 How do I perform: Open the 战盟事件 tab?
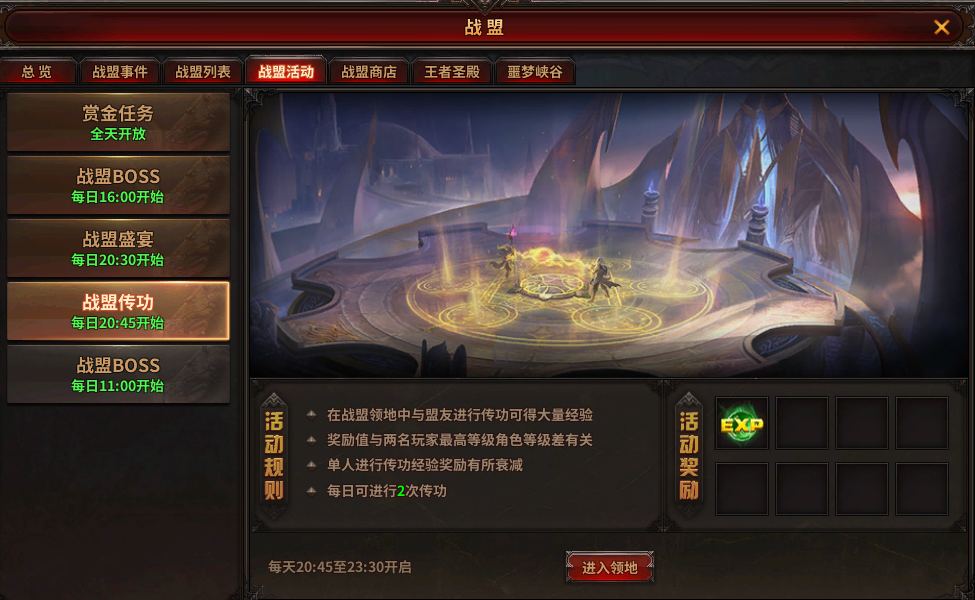[120, 72]
